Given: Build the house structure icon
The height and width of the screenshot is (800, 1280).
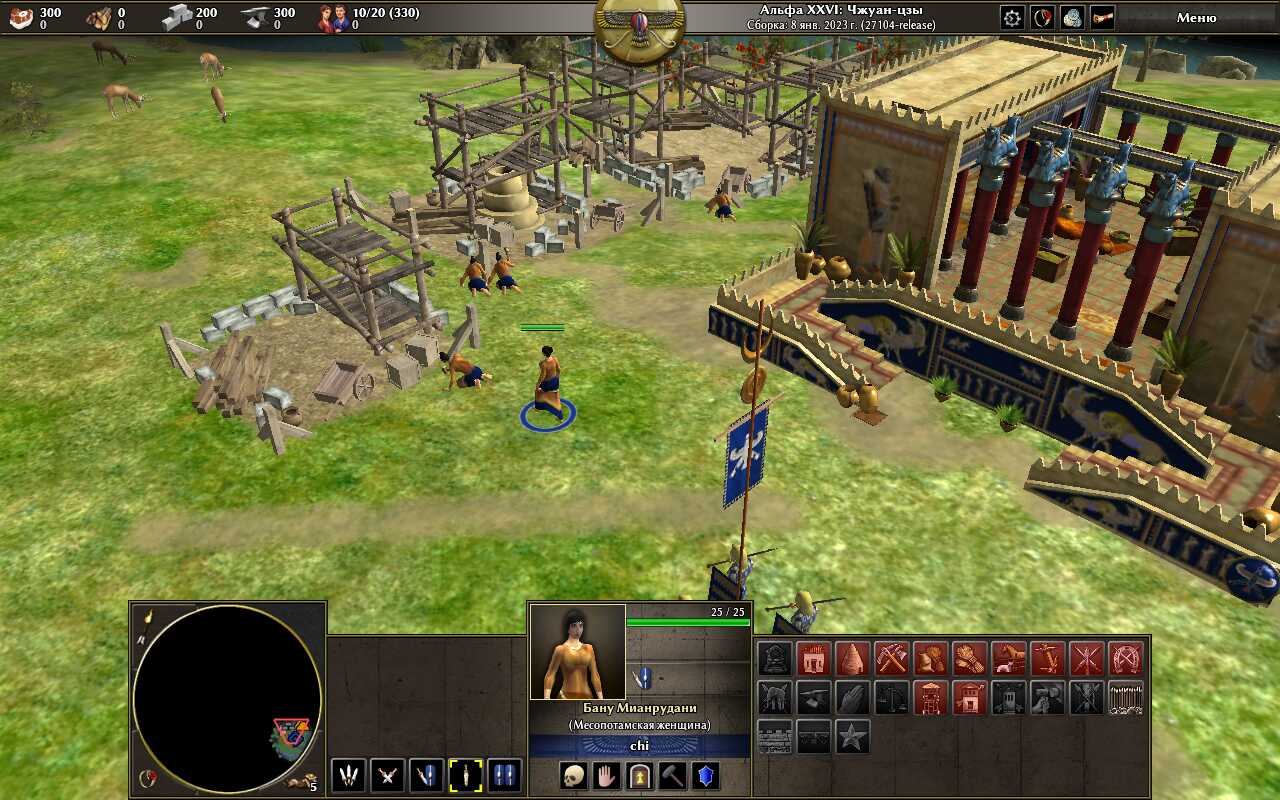Looking at the screenshot, I should pos(814,658).
